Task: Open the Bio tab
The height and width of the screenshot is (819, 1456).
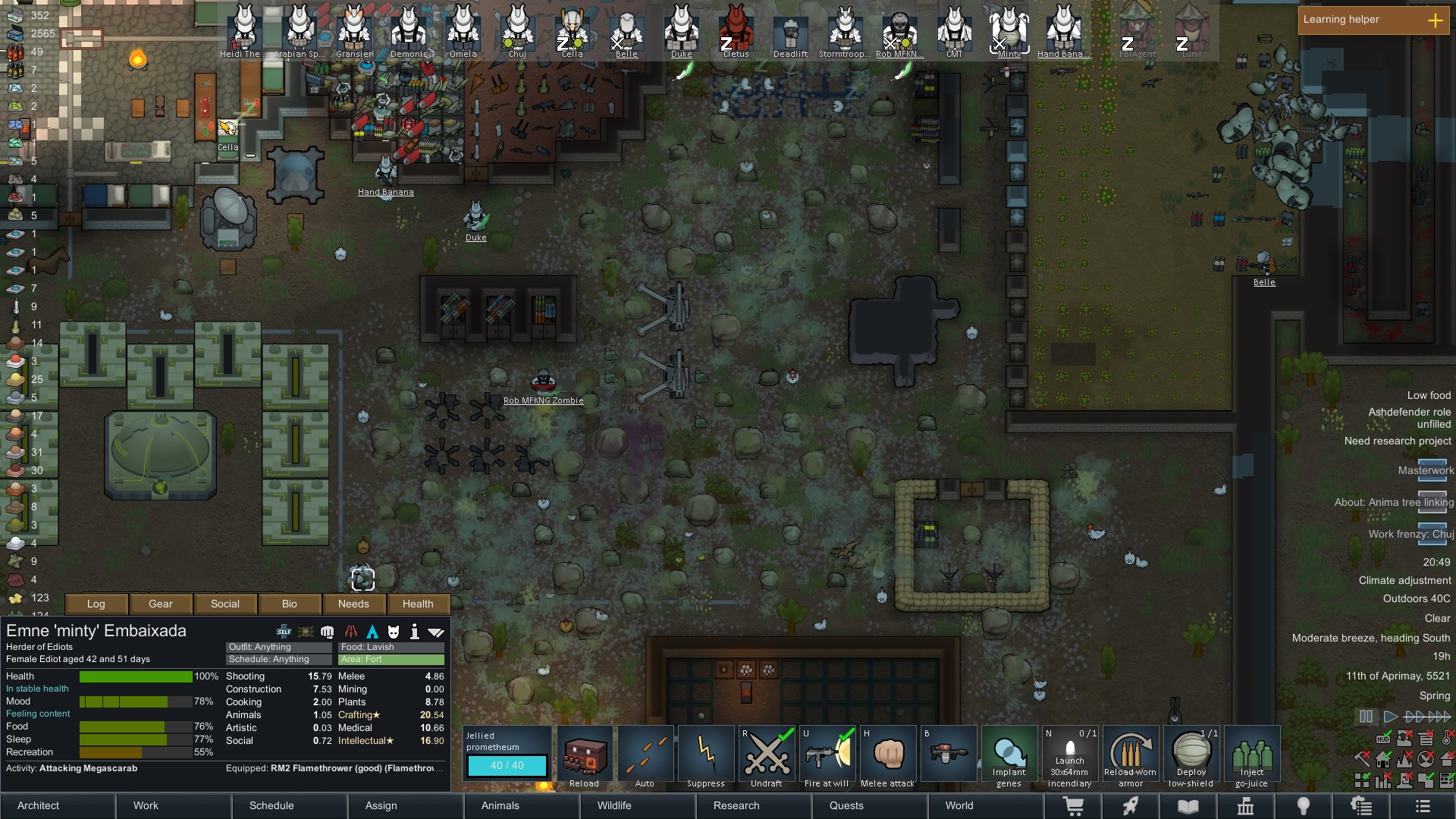Action: [290, 604]
